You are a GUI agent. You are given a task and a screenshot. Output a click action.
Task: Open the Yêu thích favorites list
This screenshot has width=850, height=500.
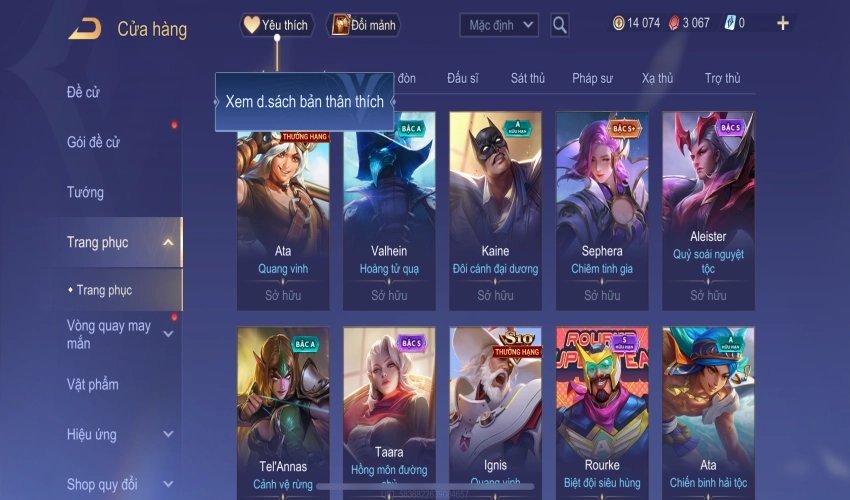tap(277, 25)
